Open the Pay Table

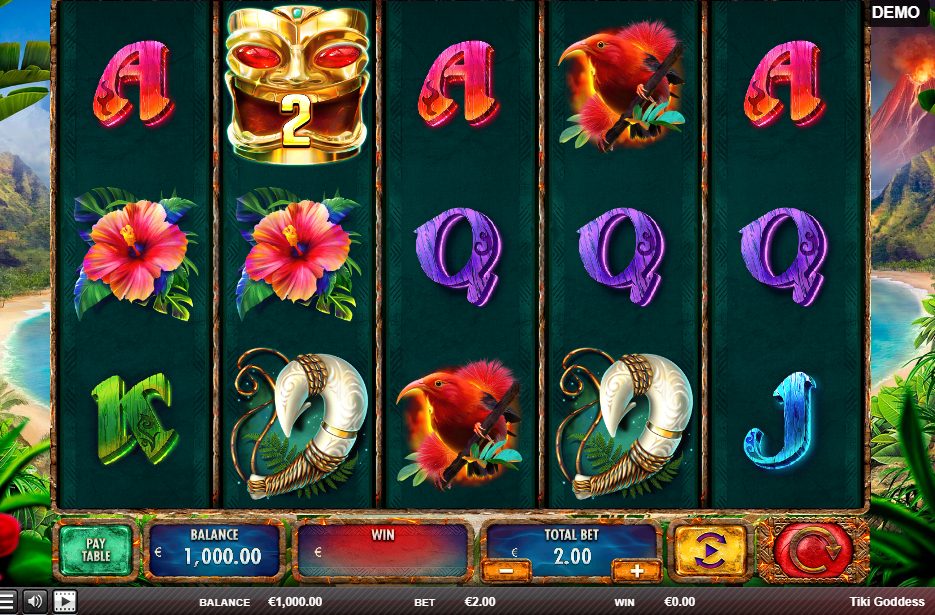pyautogui.click(x=95, y=550)
